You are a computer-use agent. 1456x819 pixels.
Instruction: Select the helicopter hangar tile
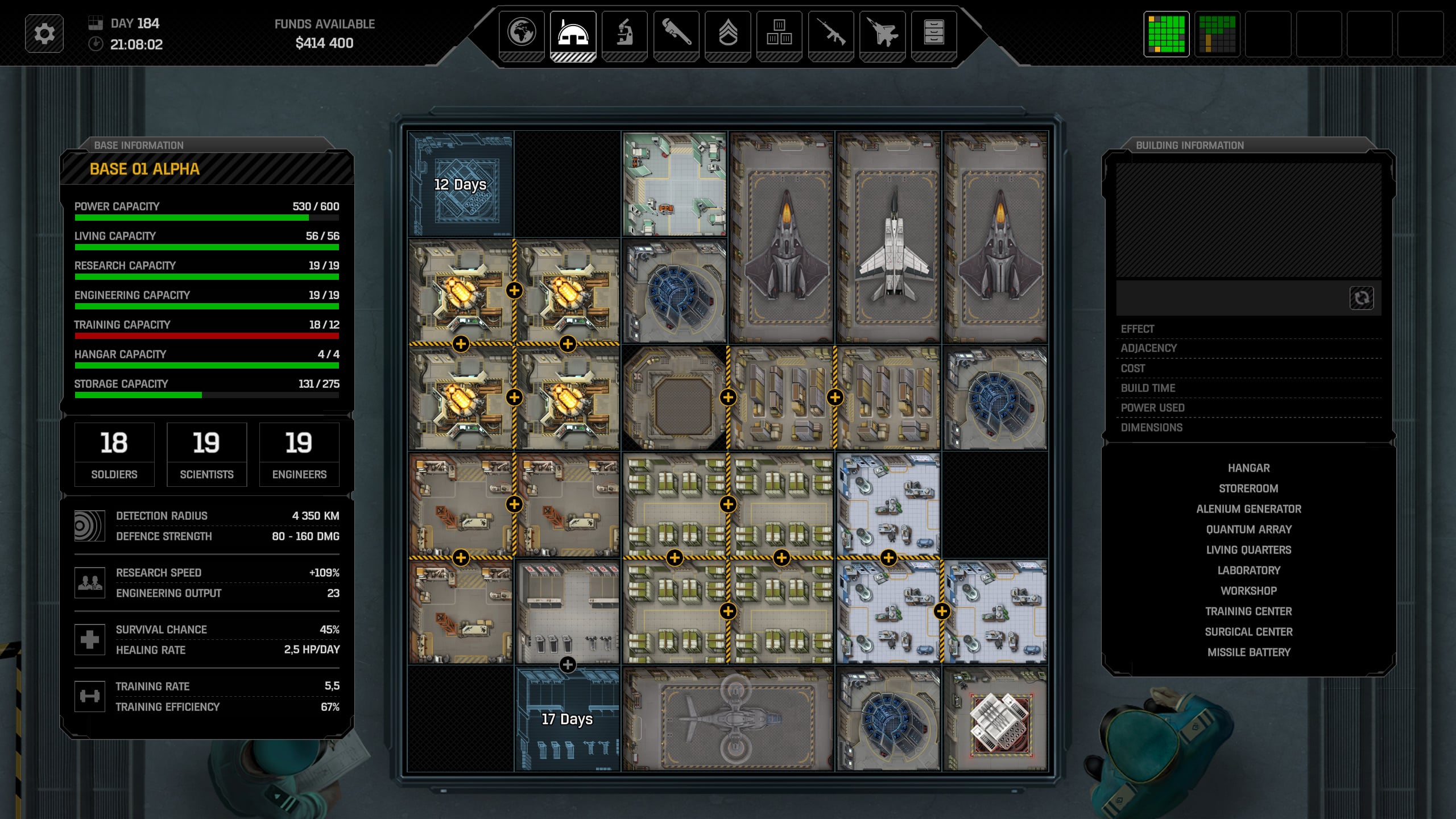729,719
